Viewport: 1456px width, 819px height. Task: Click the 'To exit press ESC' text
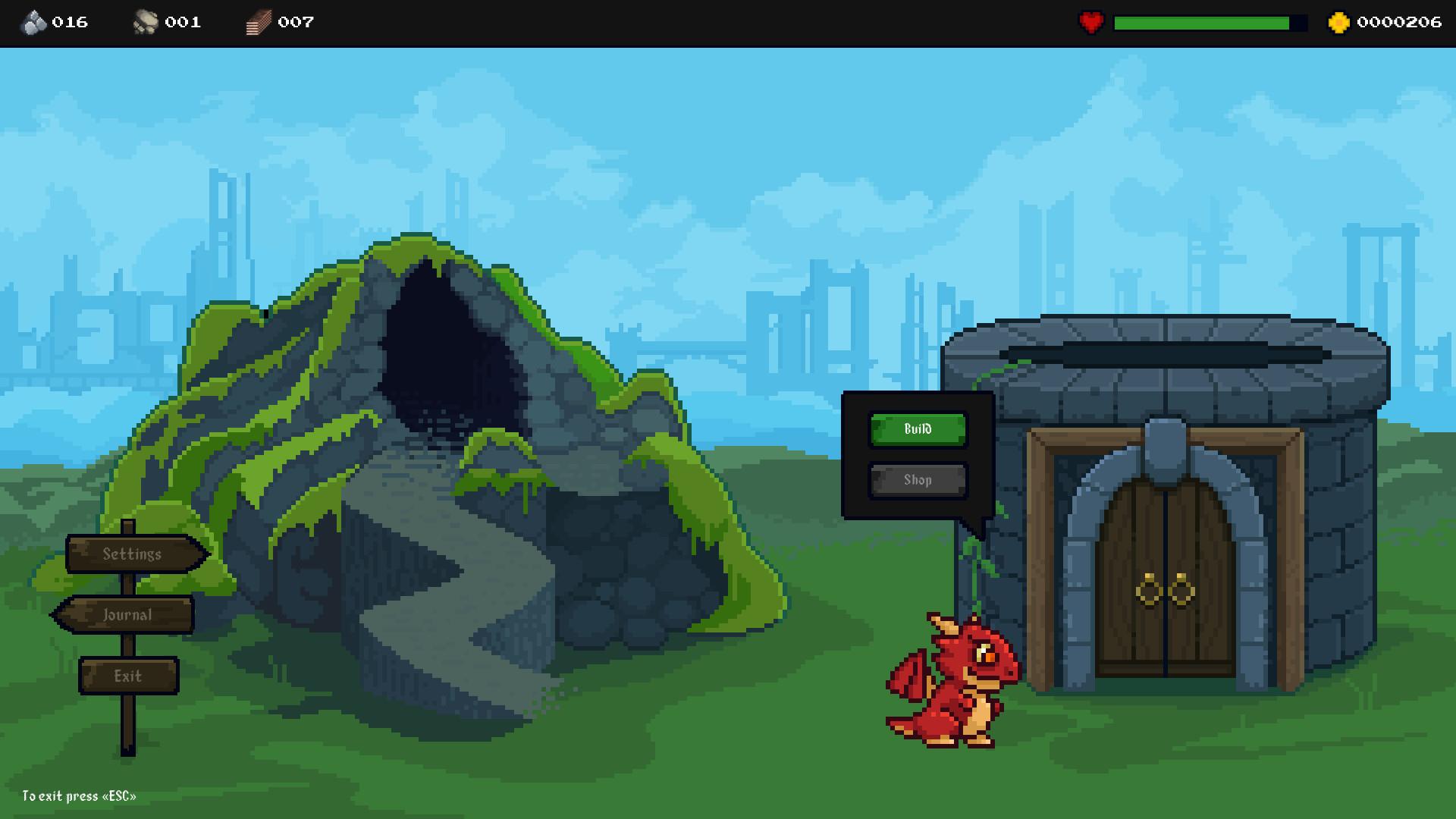79,797
